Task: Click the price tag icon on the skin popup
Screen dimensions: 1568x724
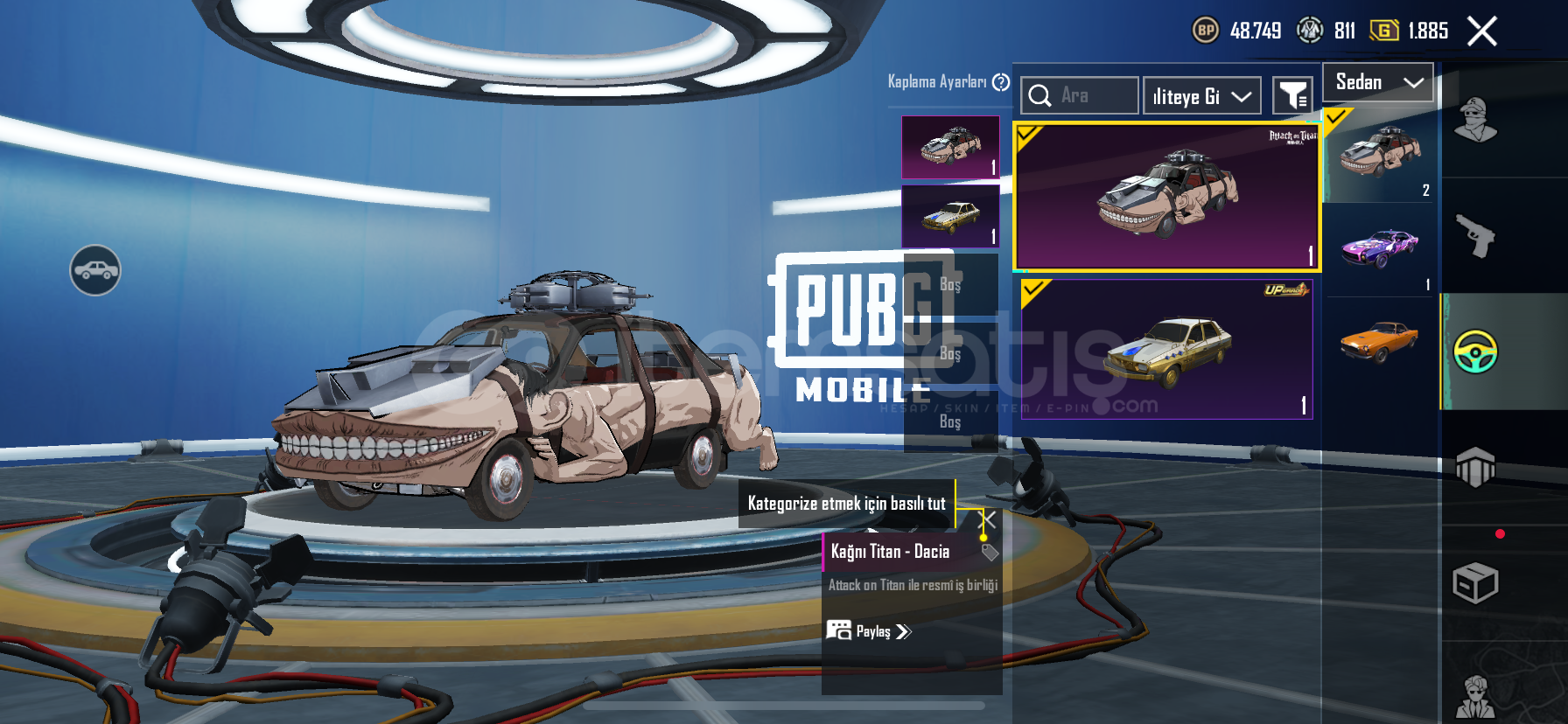Action: click(990, 553)
